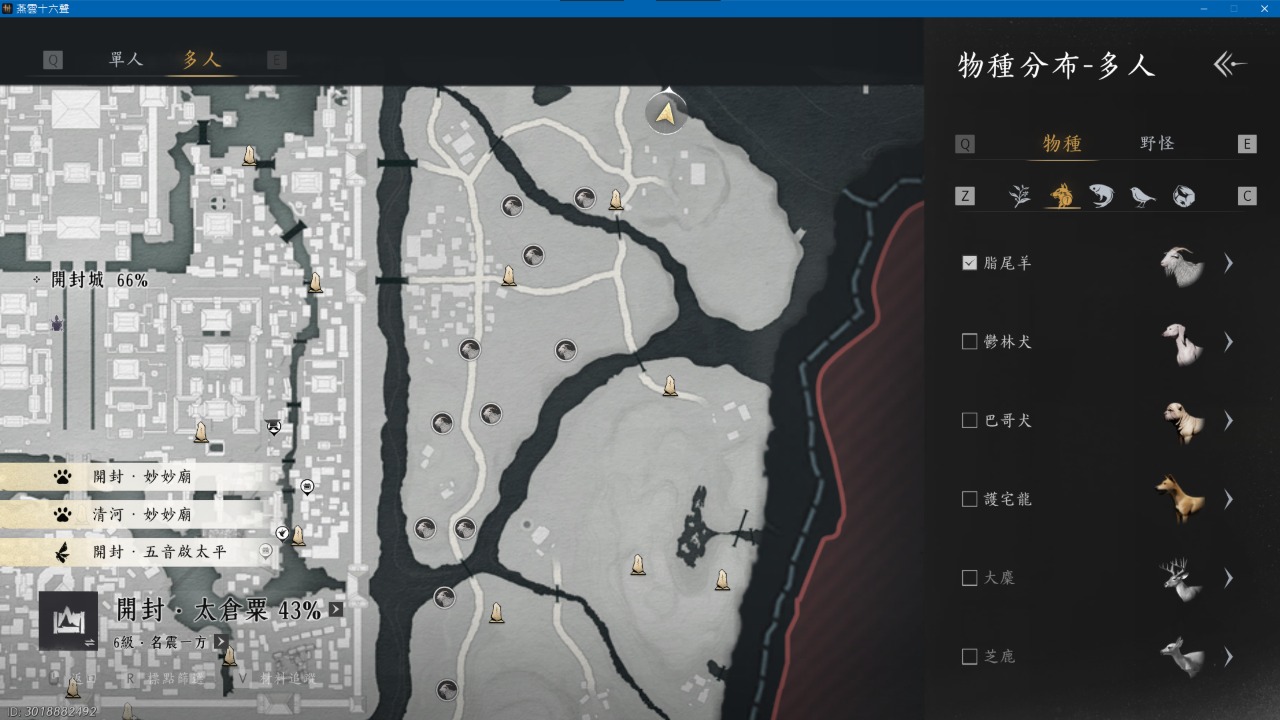Minimize the game window
Screen dimensions: 1280x720
tap(1203, 8)
